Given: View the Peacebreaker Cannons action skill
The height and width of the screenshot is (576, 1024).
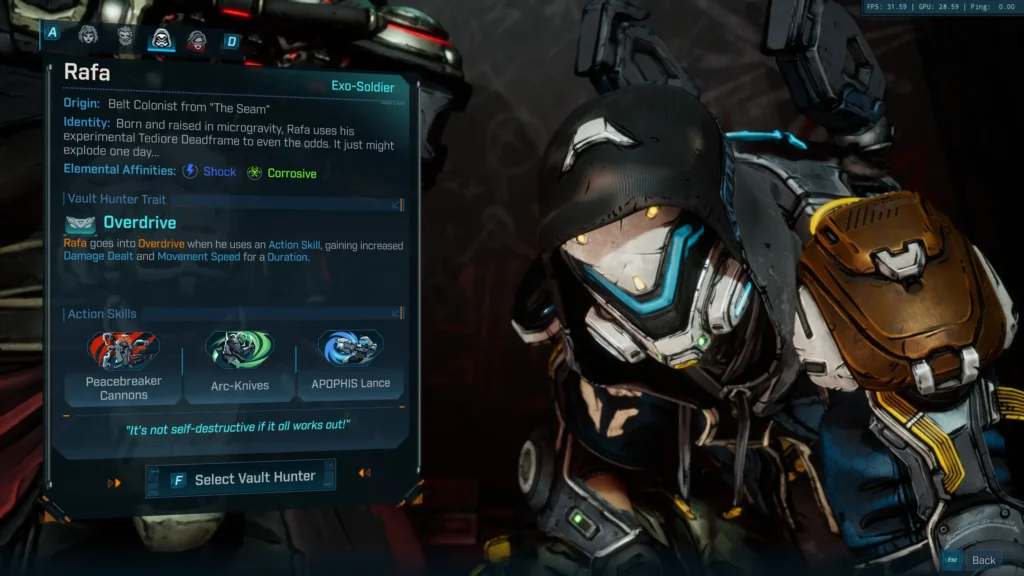Looking at the screenshot, I should point(124,367).
